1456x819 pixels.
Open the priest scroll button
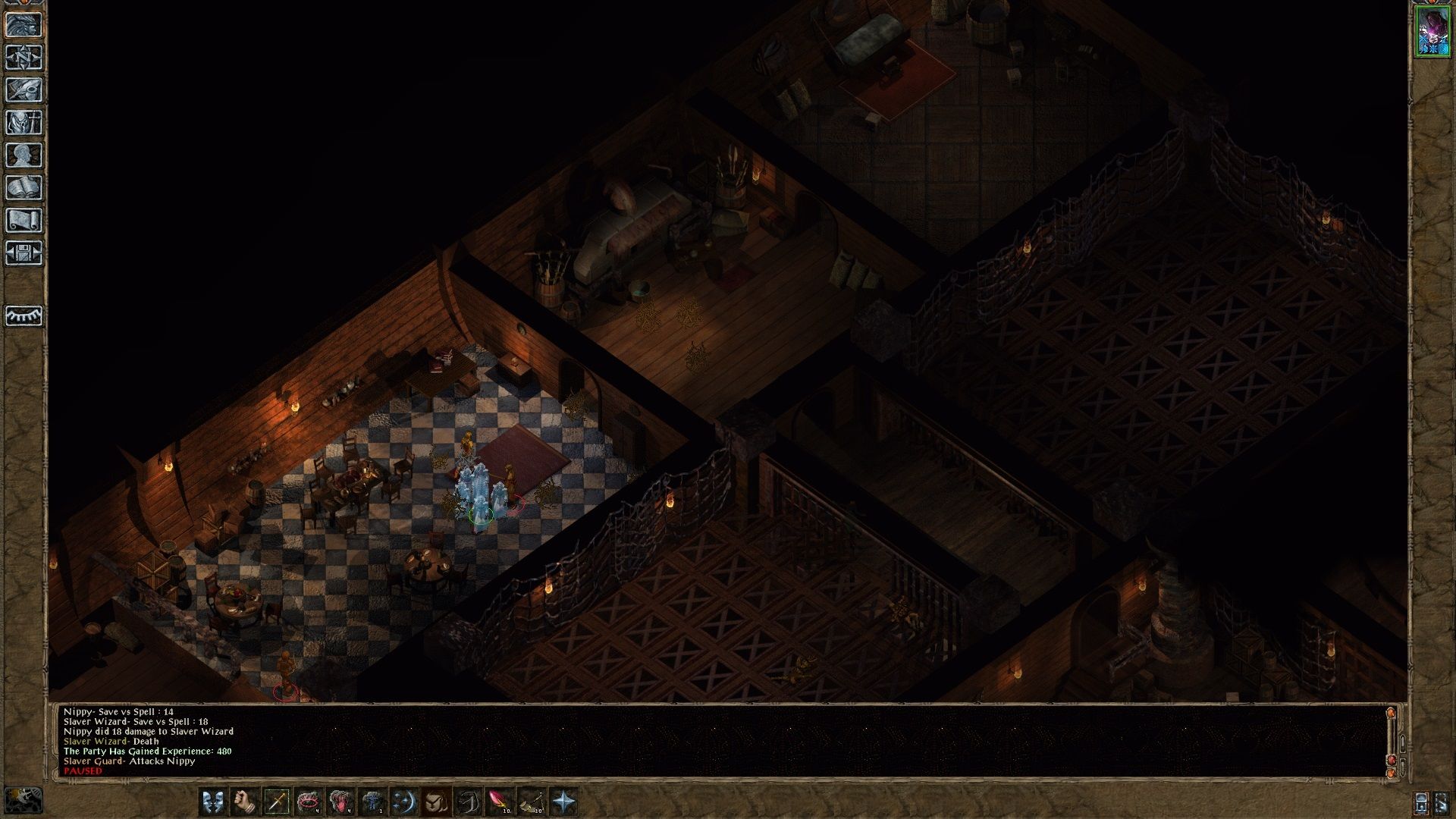pyautogui.click(x=24, y=220)
